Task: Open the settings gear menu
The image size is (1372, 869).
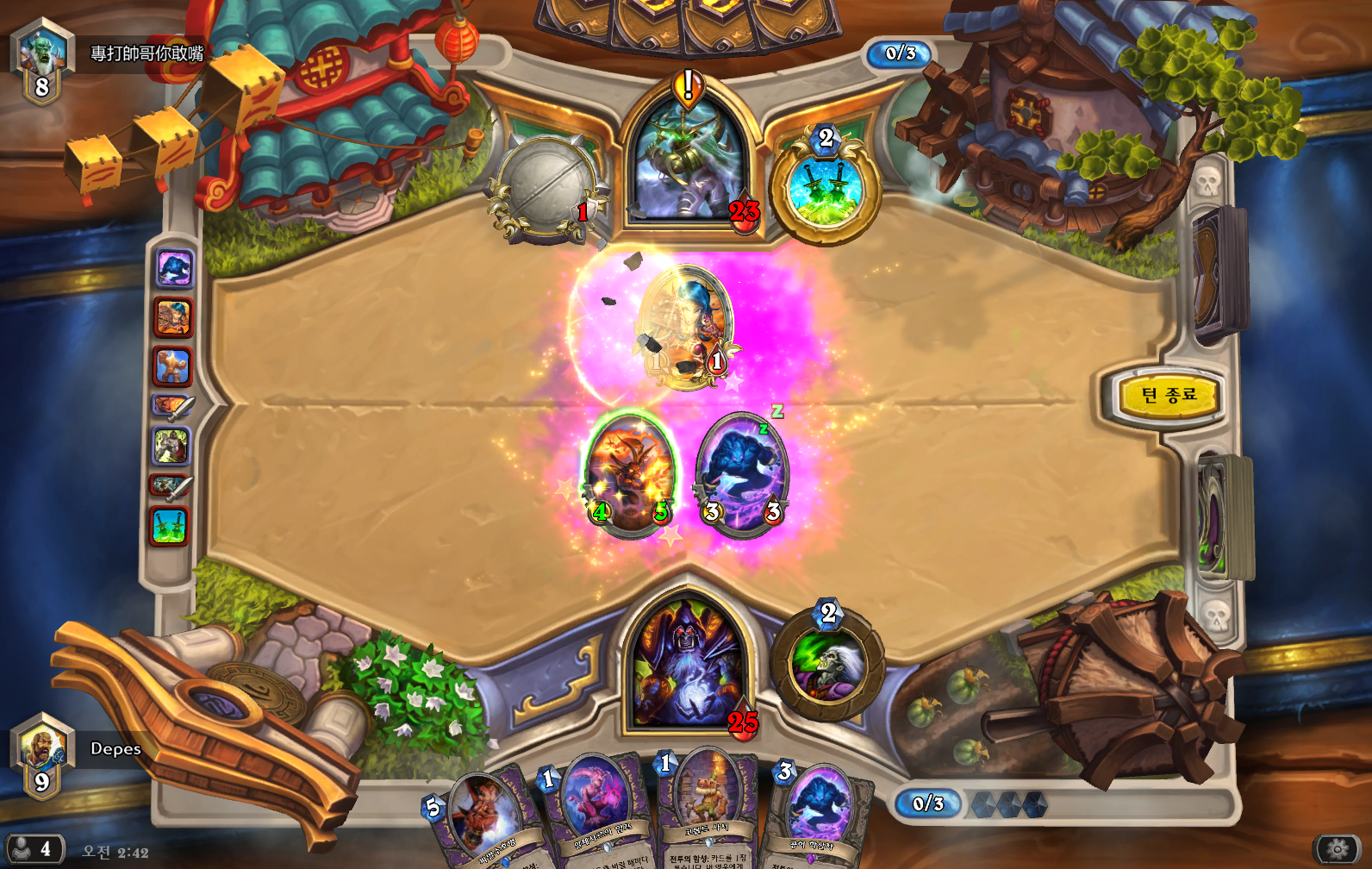Action: click(1337, 849)
